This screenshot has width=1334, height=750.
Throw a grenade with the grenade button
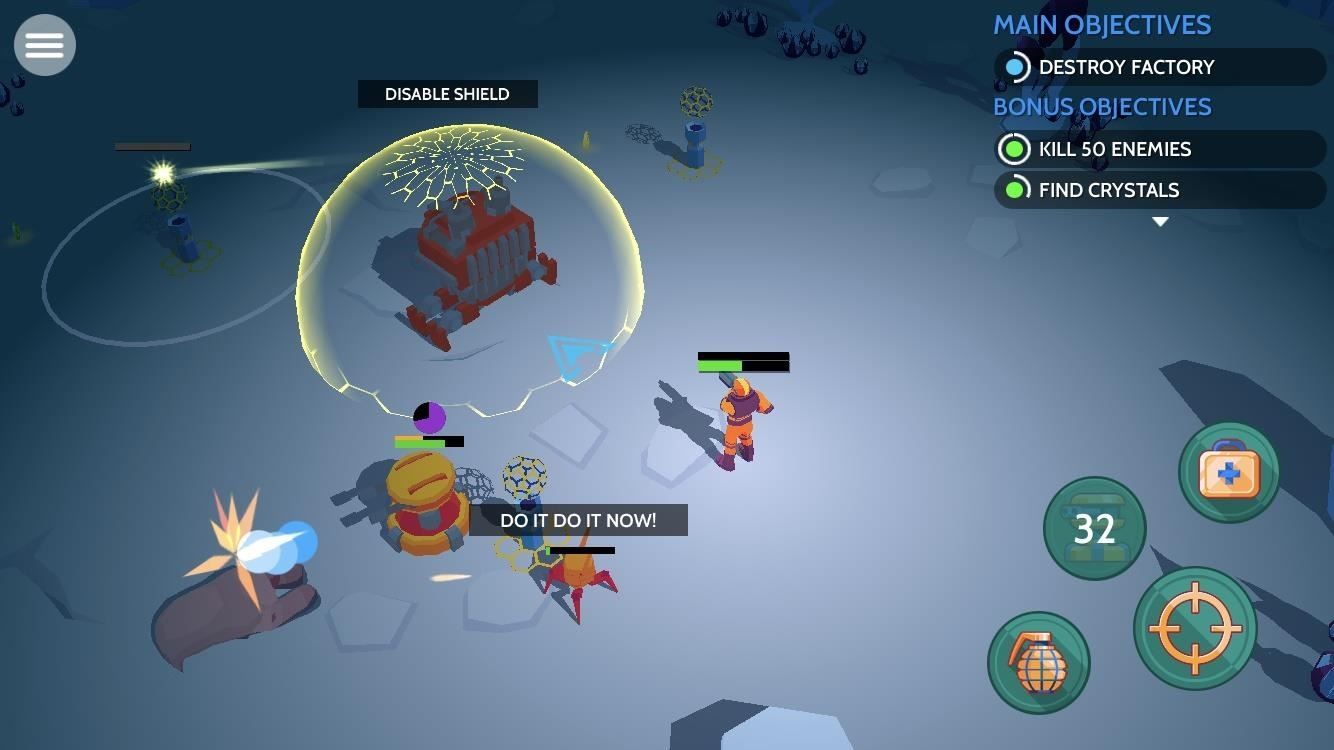point(1038,662)
